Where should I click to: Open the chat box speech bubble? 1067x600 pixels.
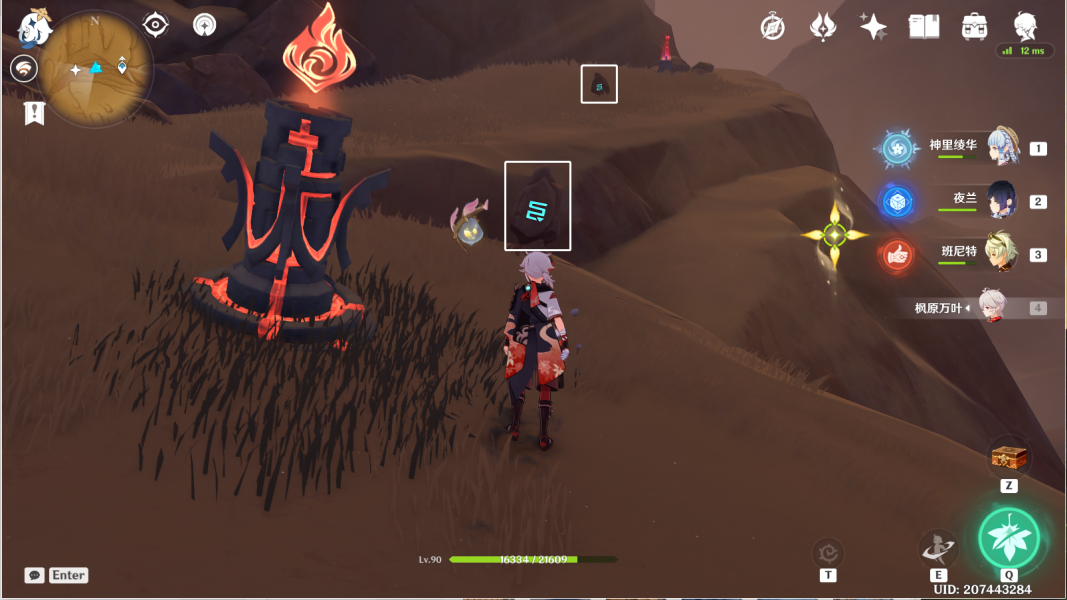tap(35, 575)
